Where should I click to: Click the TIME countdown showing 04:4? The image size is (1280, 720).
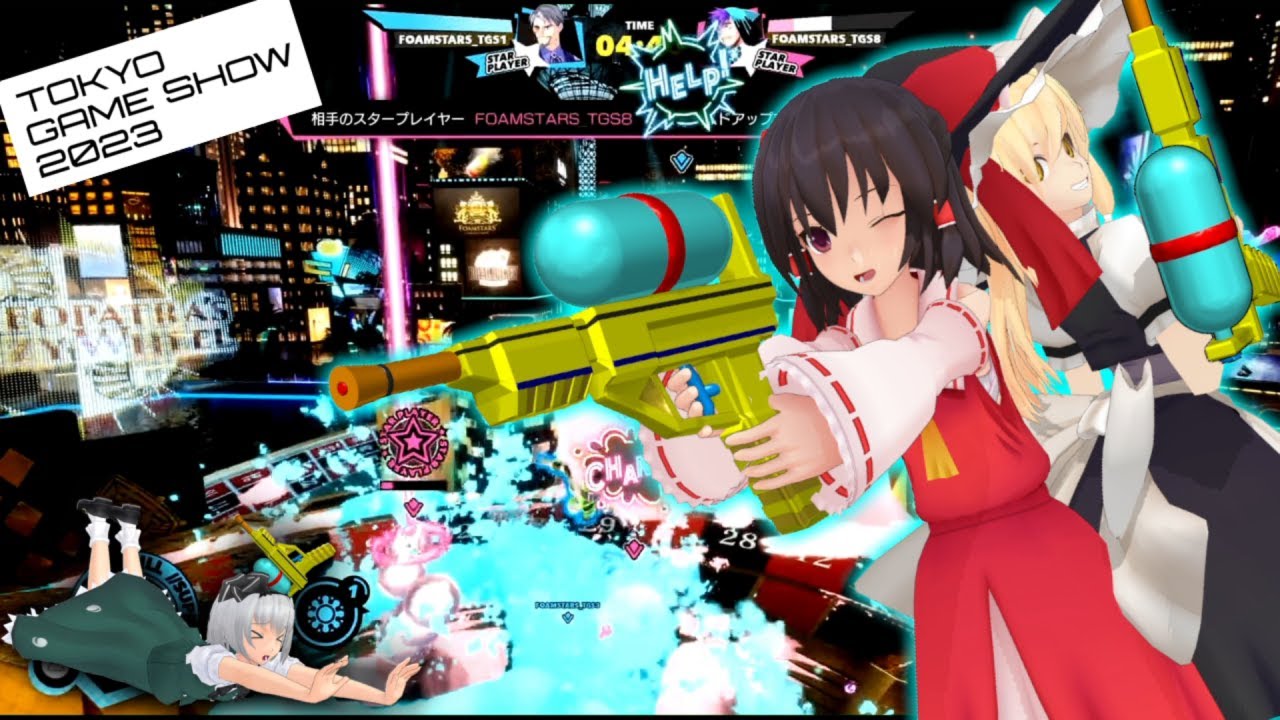tap(628, 42)
